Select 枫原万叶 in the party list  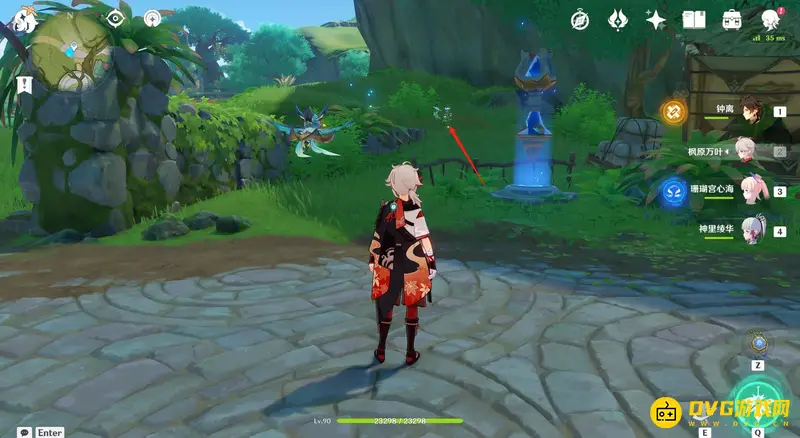[748, 152]
